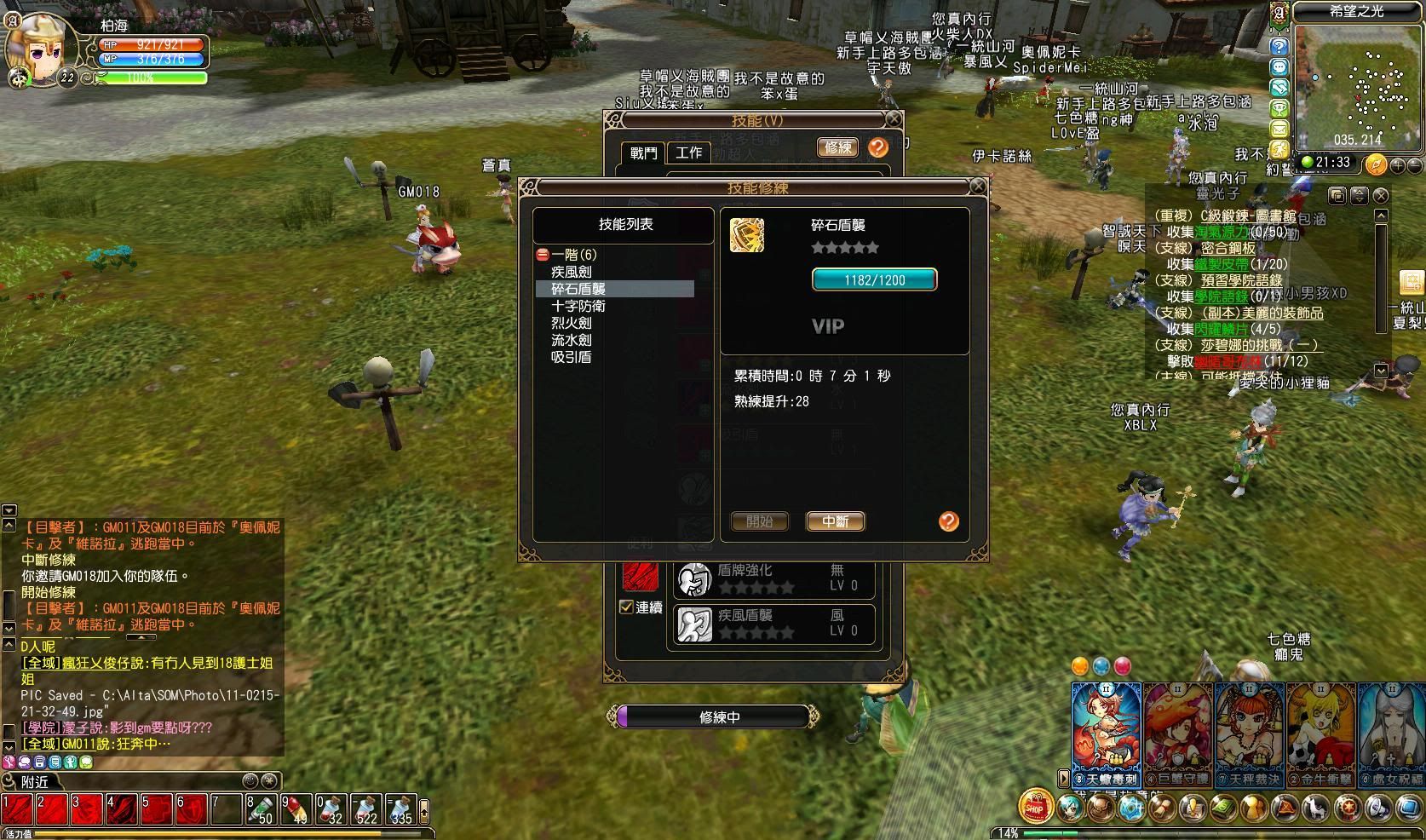Switch to the 工作 work tab

point(688,152)
